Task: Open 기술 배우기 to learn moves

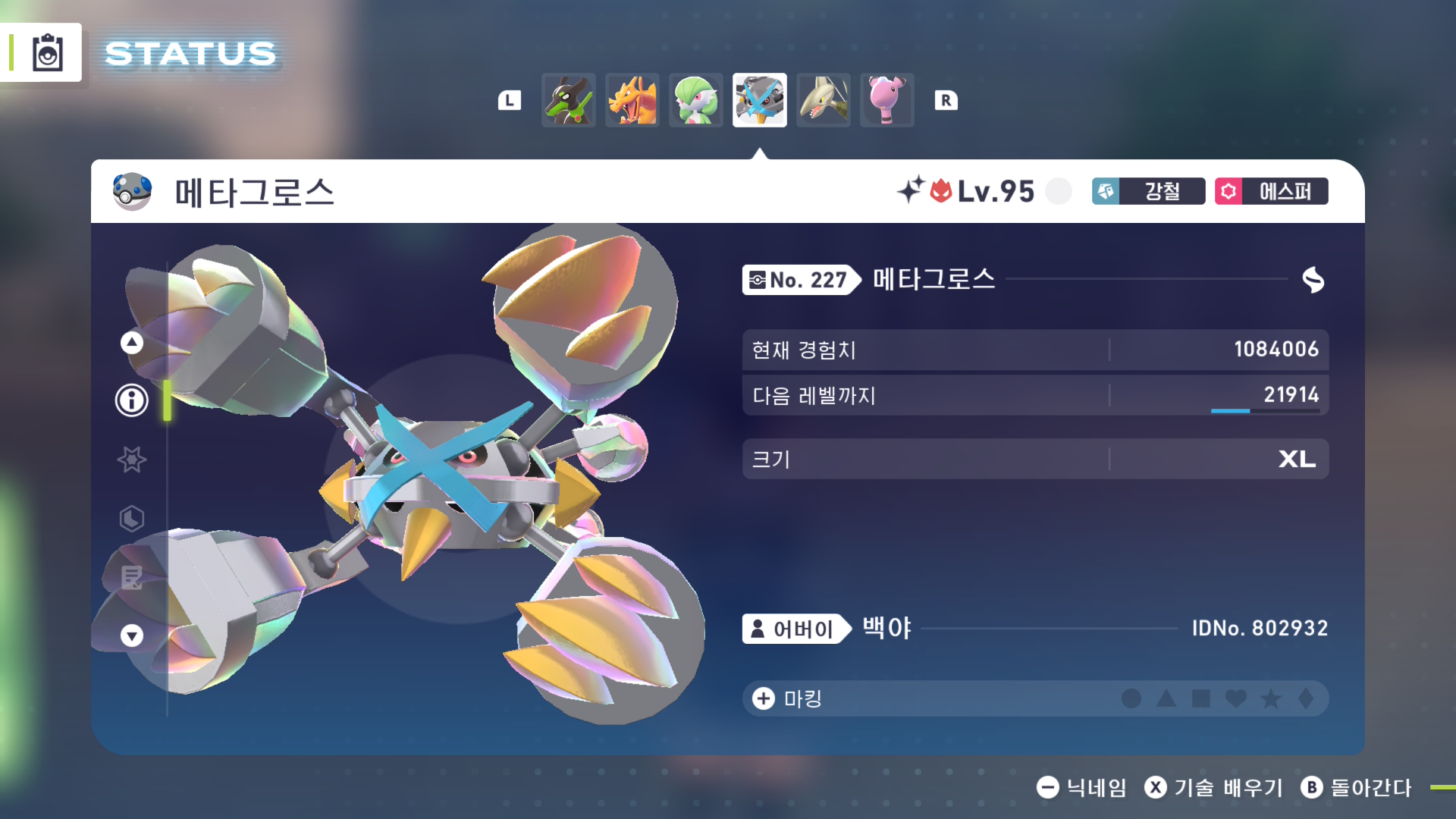Action: click(1212, 788)
